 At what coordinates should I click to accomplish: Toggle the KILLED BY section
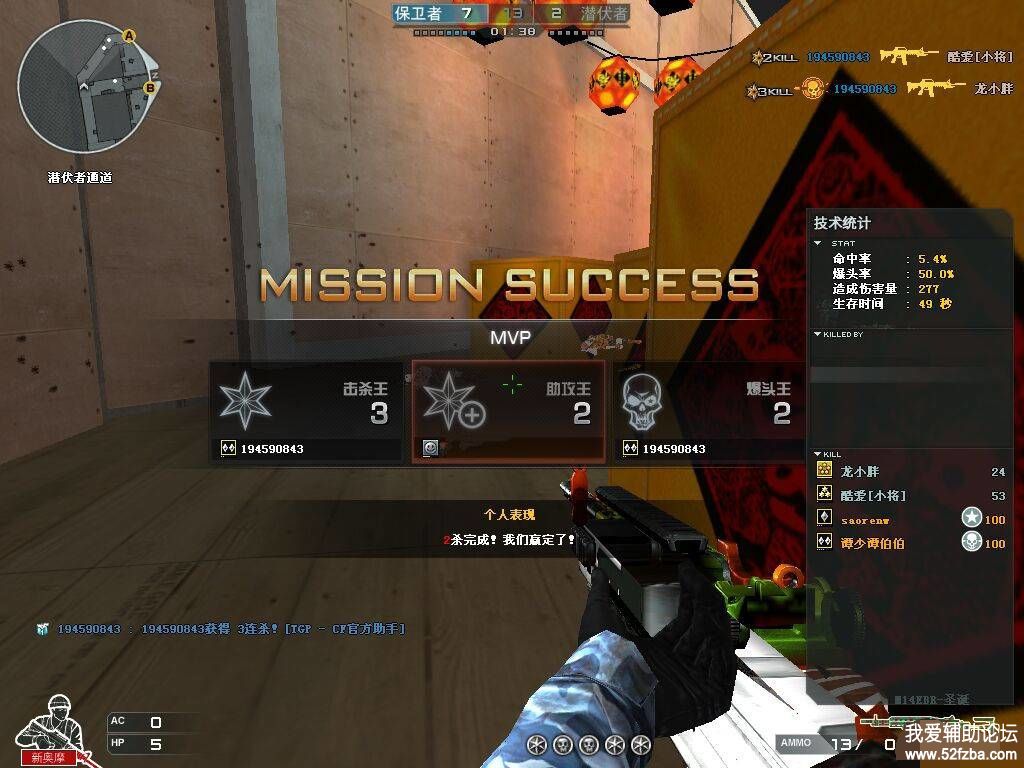(x=819, y=335)
